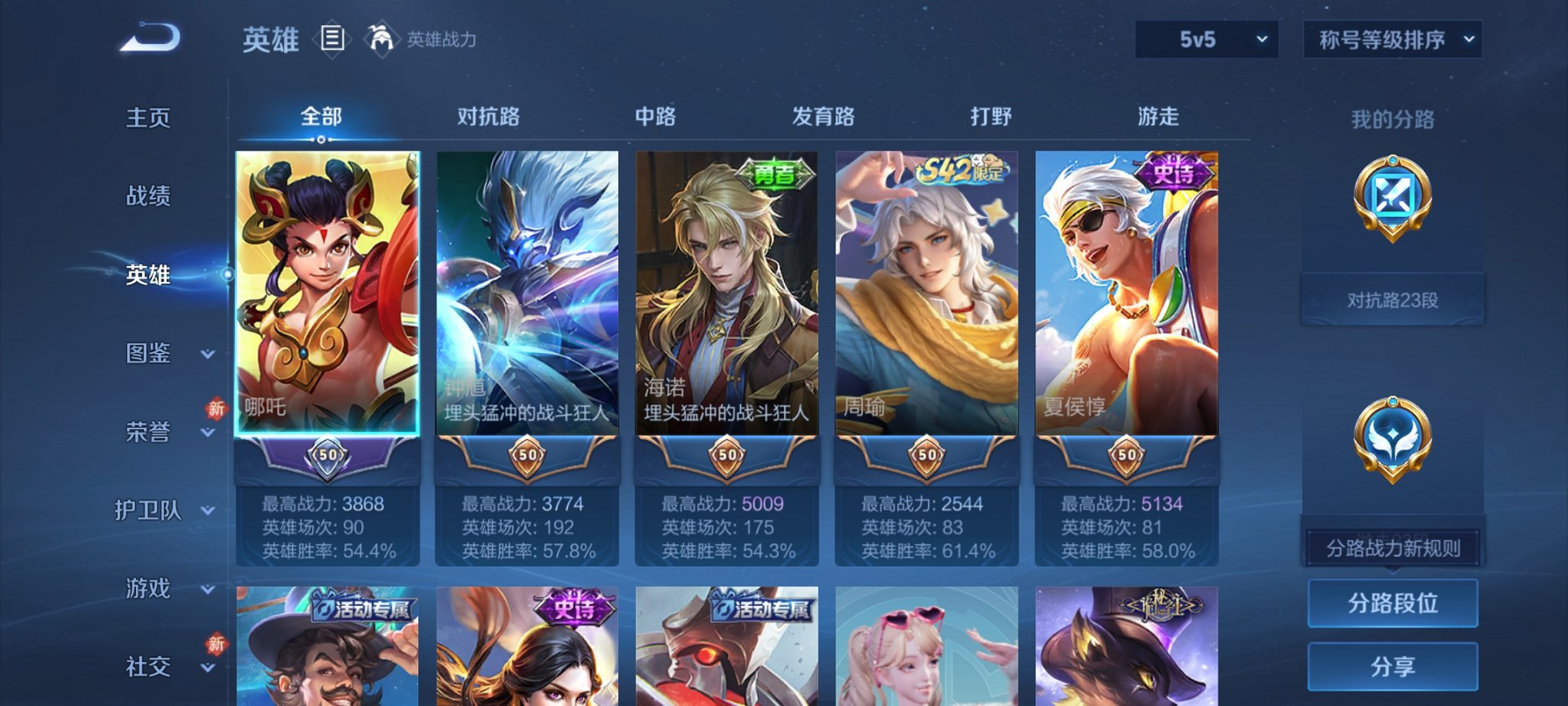Viewport: 1568px width, 706px height.
Task: Open the hero list icon beside 英雄 title
Action: pos(331,40)
